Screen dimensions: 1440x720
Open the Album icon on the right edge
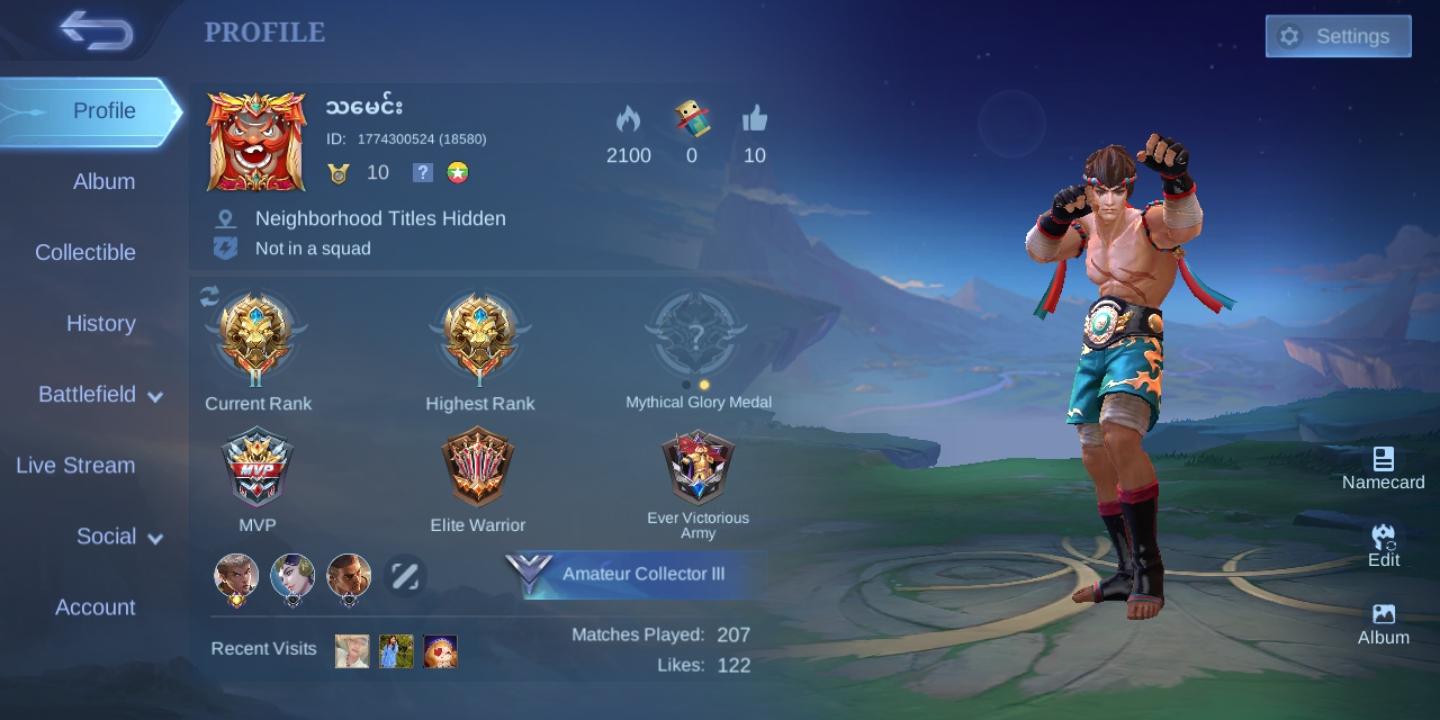tap(1385, 617)
